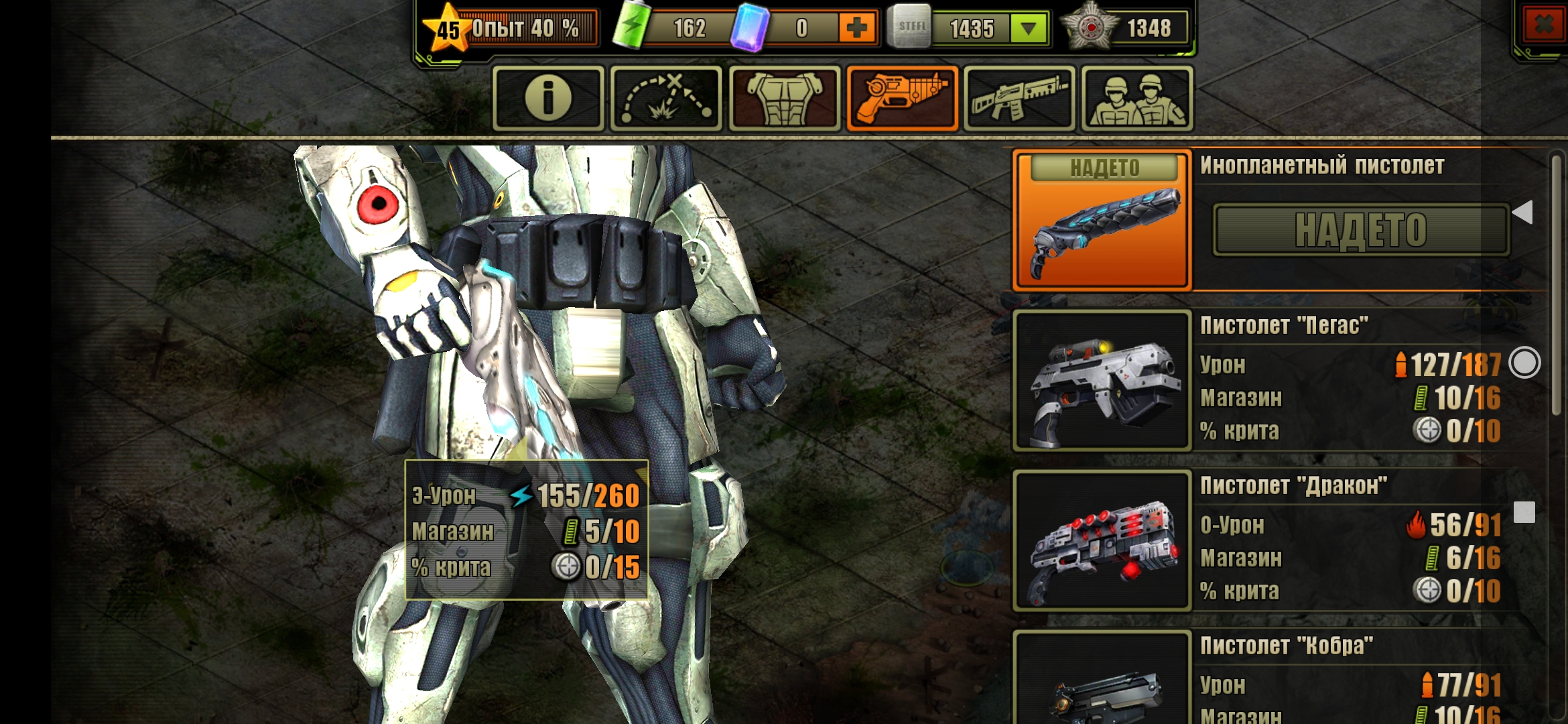Select the orange pistol tab
Viewport: 1568px width, 724px height.
click(x=903, y=99)
